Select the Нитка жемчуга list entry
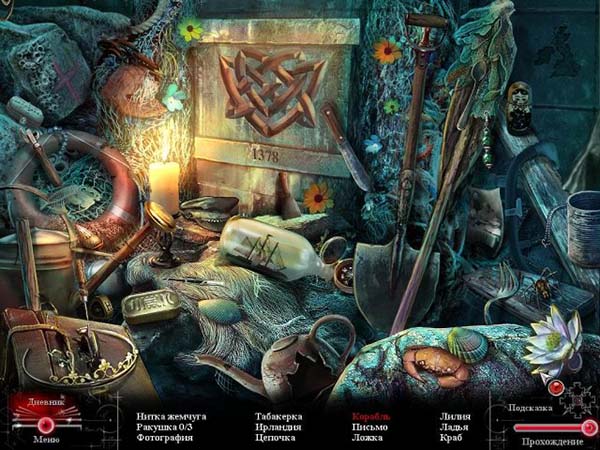 point(172,416)
